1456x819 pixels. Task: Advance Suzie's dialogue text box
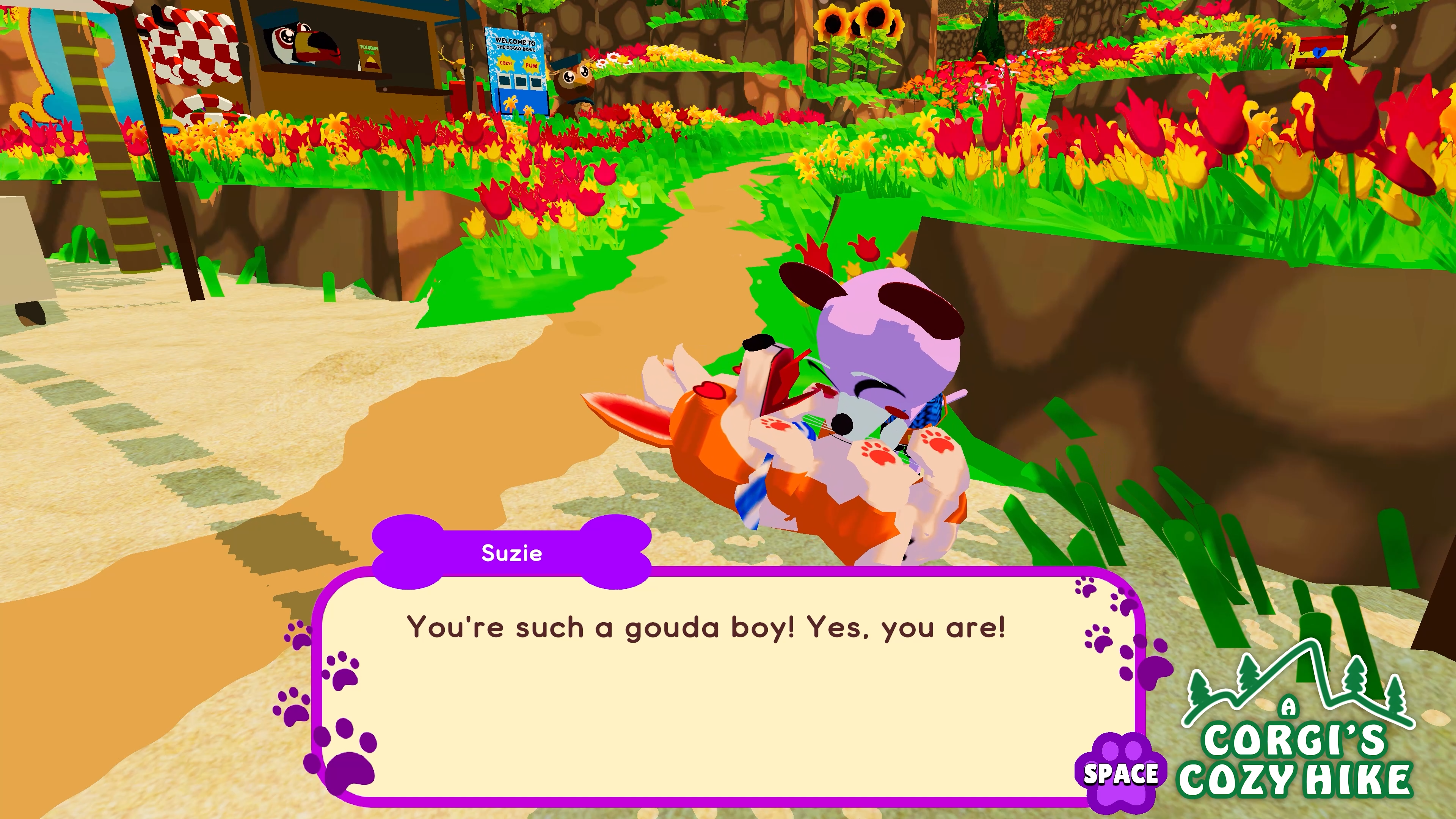[x=1120, y=773]
